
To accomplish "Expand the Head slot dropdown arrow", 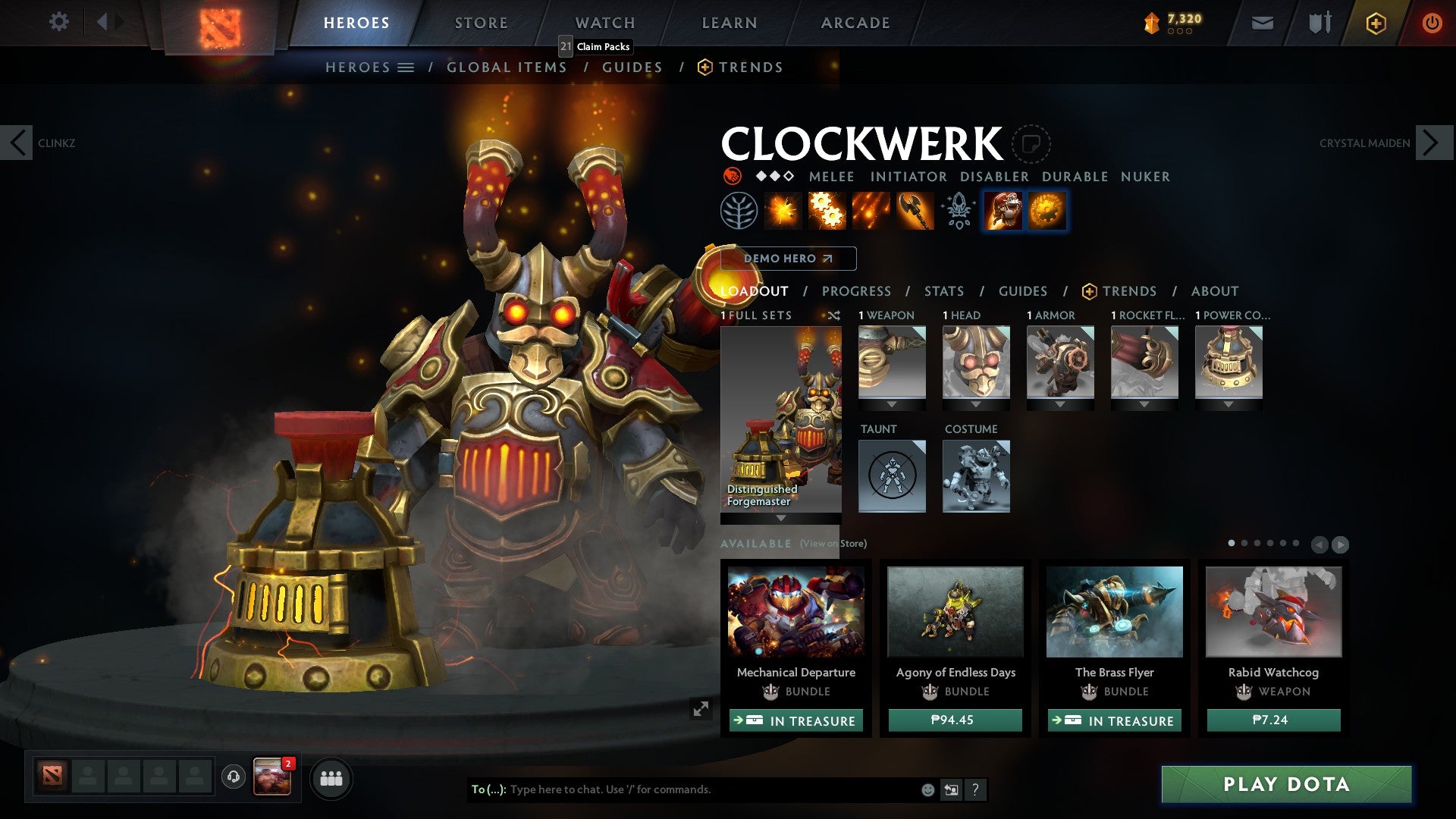I will (x=976, y=405).
